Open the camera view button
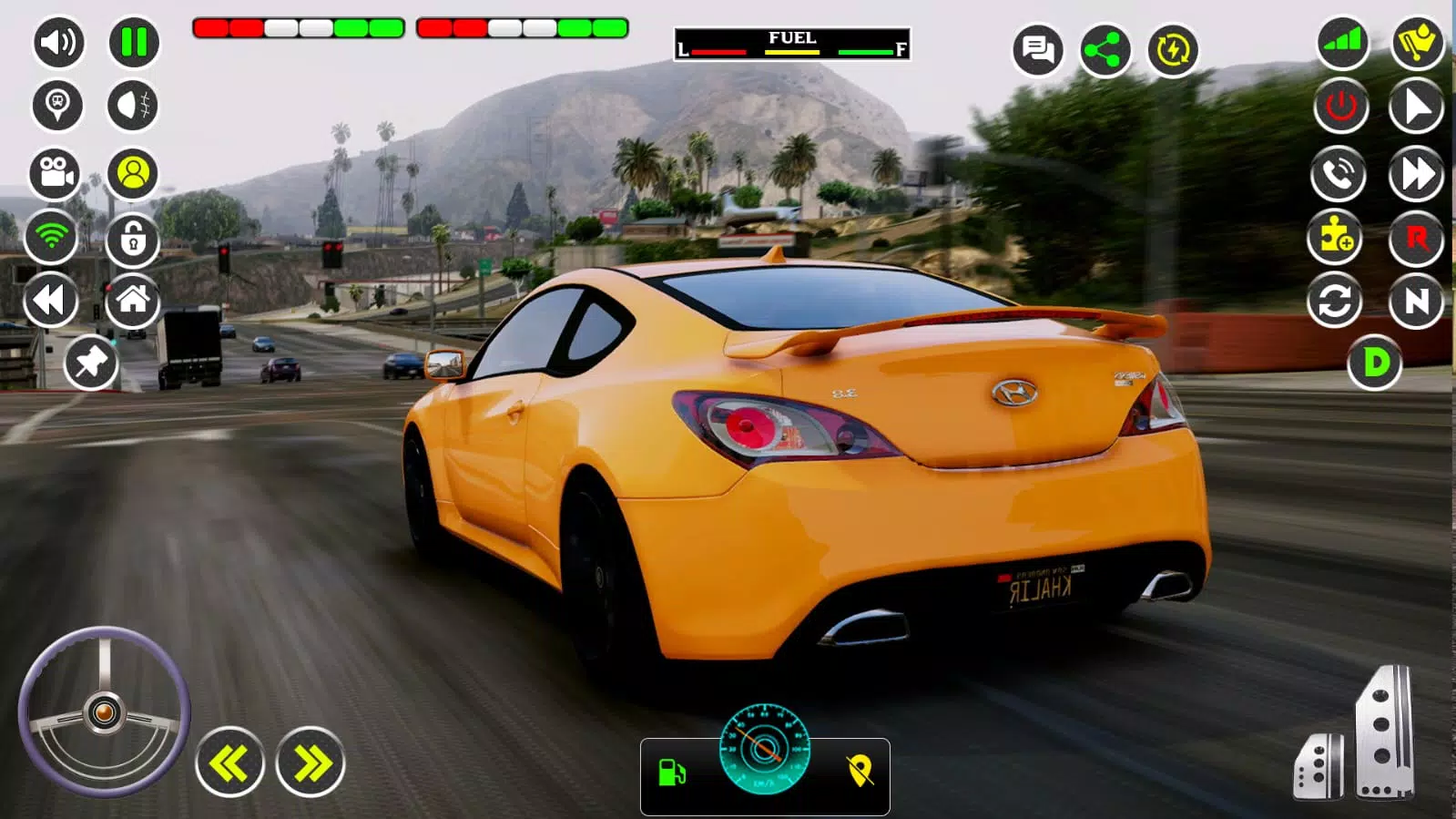Screen dimensions: 1456x819 tap(56, 173)
